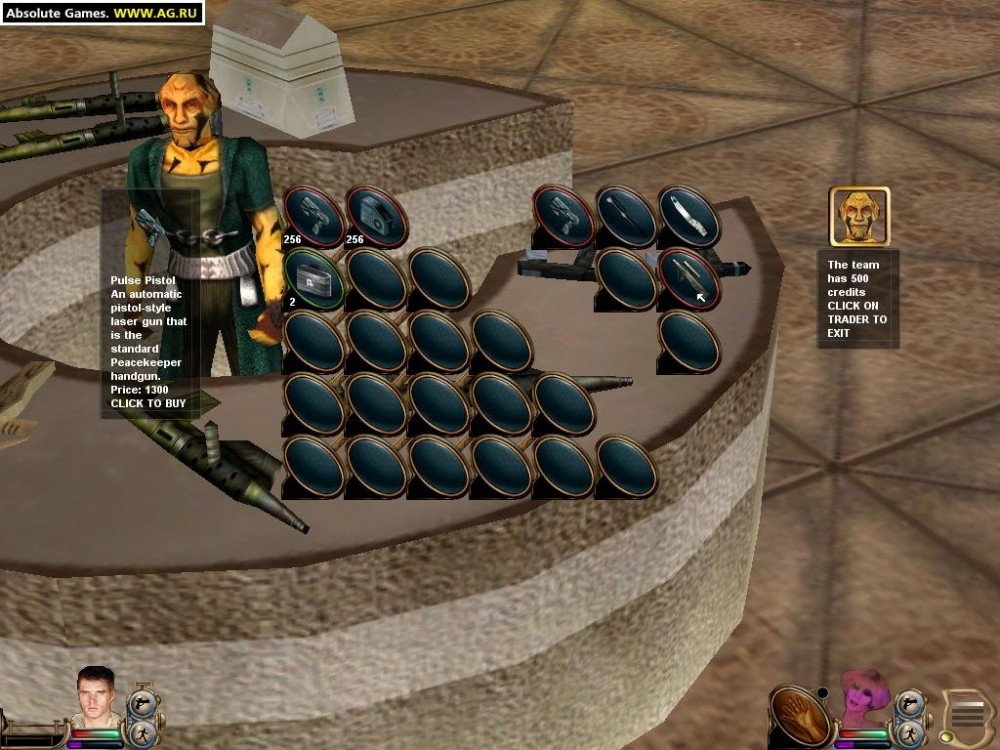Select the ammo cartridge slot showing 256
Image resolution: width=1000 pixels, height=750 pixels.
(x=377, y=216)
